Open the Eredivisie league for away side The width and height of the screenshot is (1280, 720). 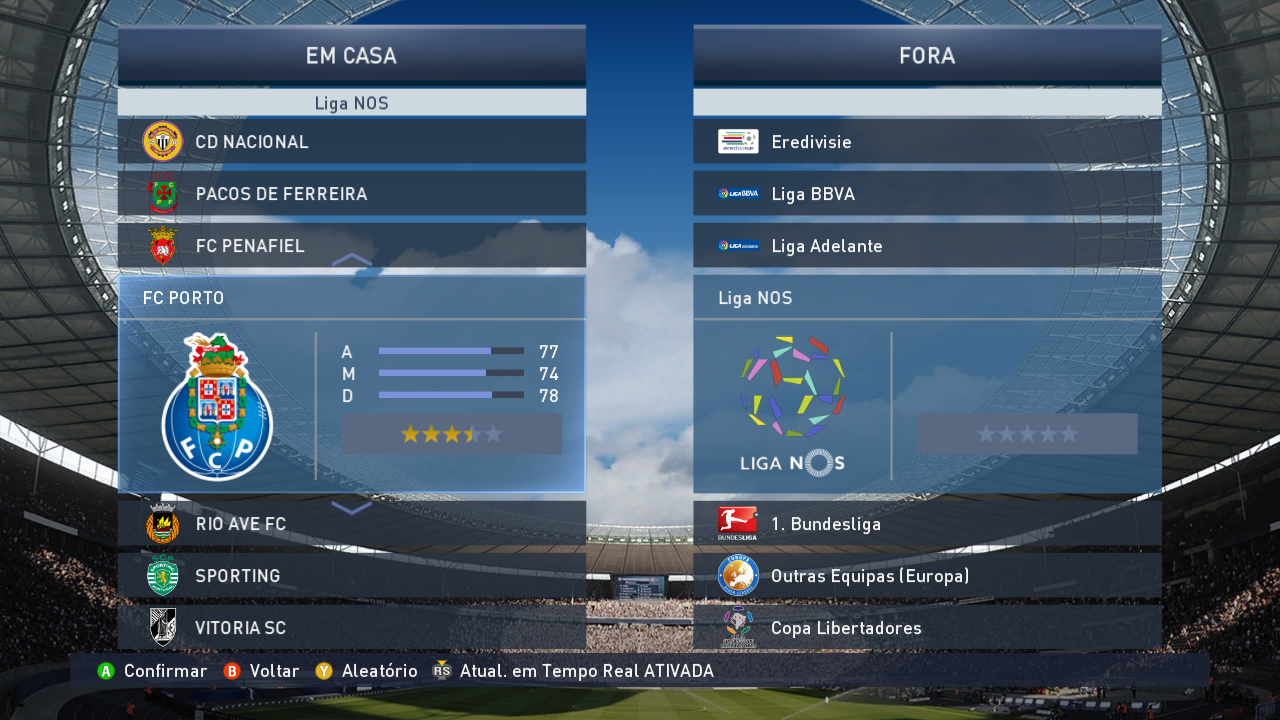click(x=927, y=142)
